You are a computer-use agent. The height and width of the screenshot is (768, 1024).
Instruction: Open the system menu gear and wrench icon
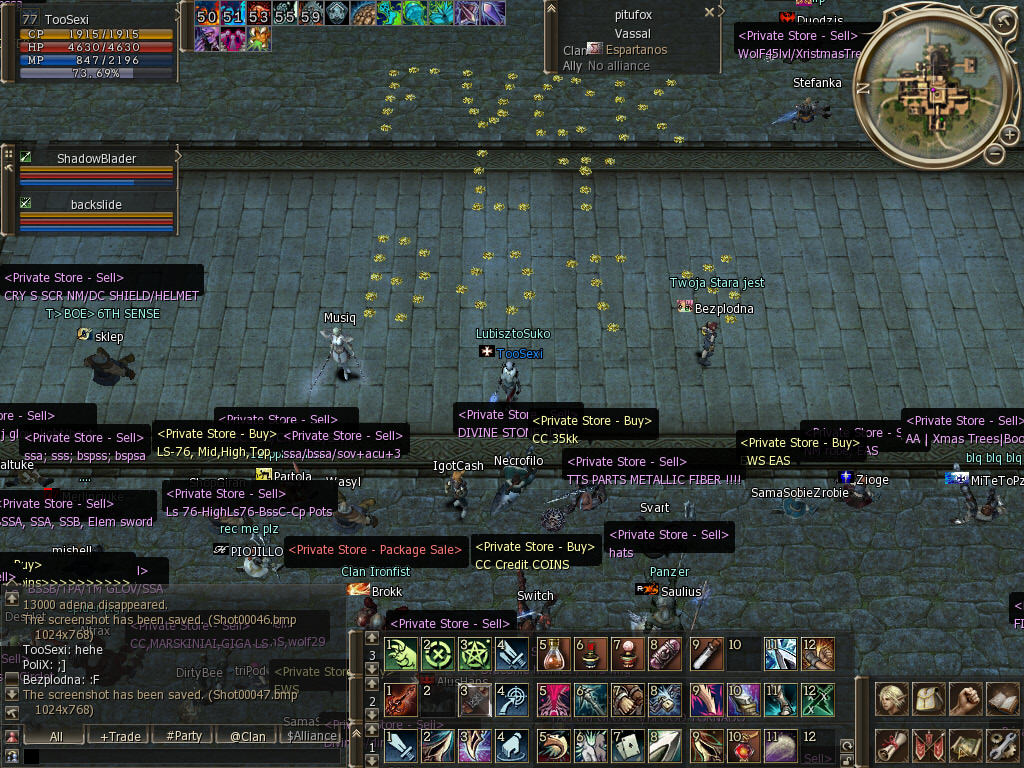1002,745
